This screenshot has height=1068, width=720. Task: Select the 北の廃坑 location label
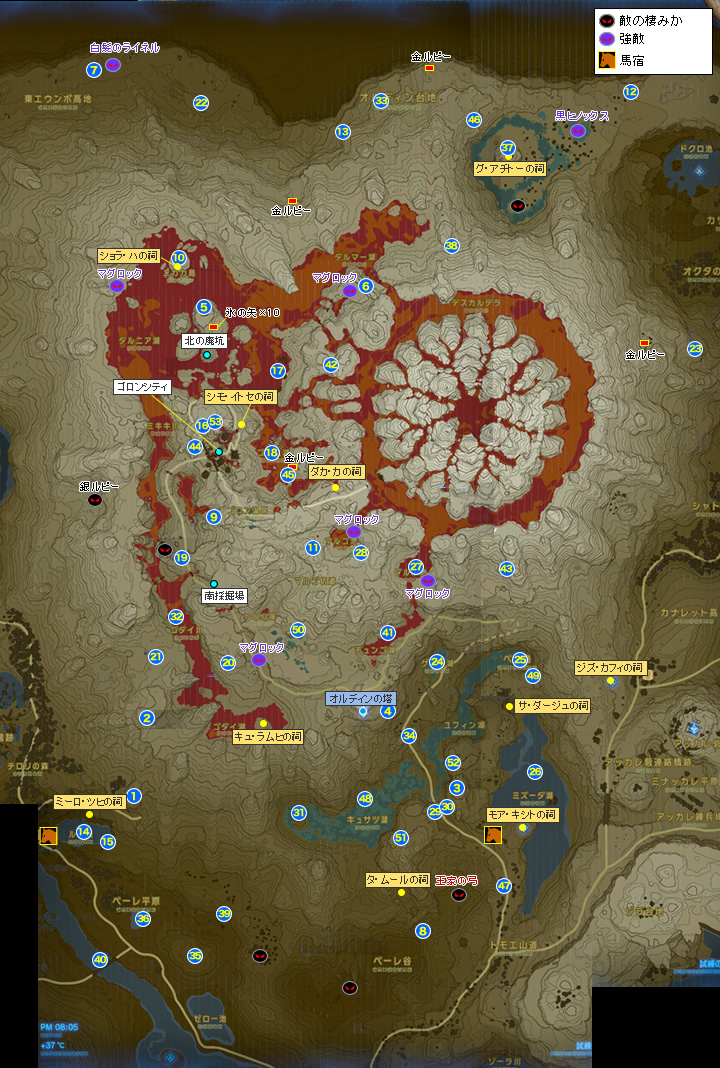(204, 341)
